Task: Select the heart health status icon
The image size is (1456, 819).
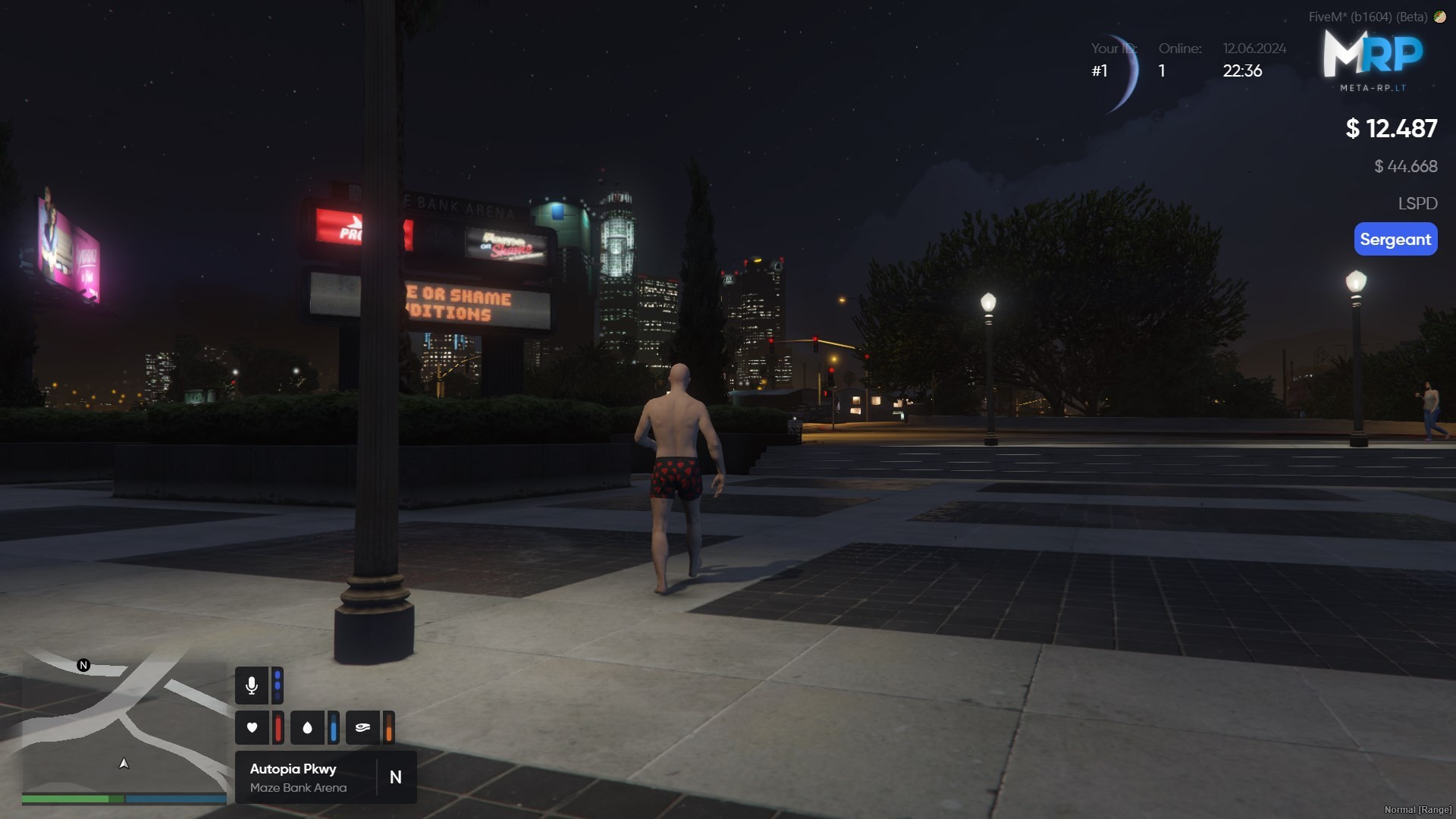Action: click(x=252, y=728)
